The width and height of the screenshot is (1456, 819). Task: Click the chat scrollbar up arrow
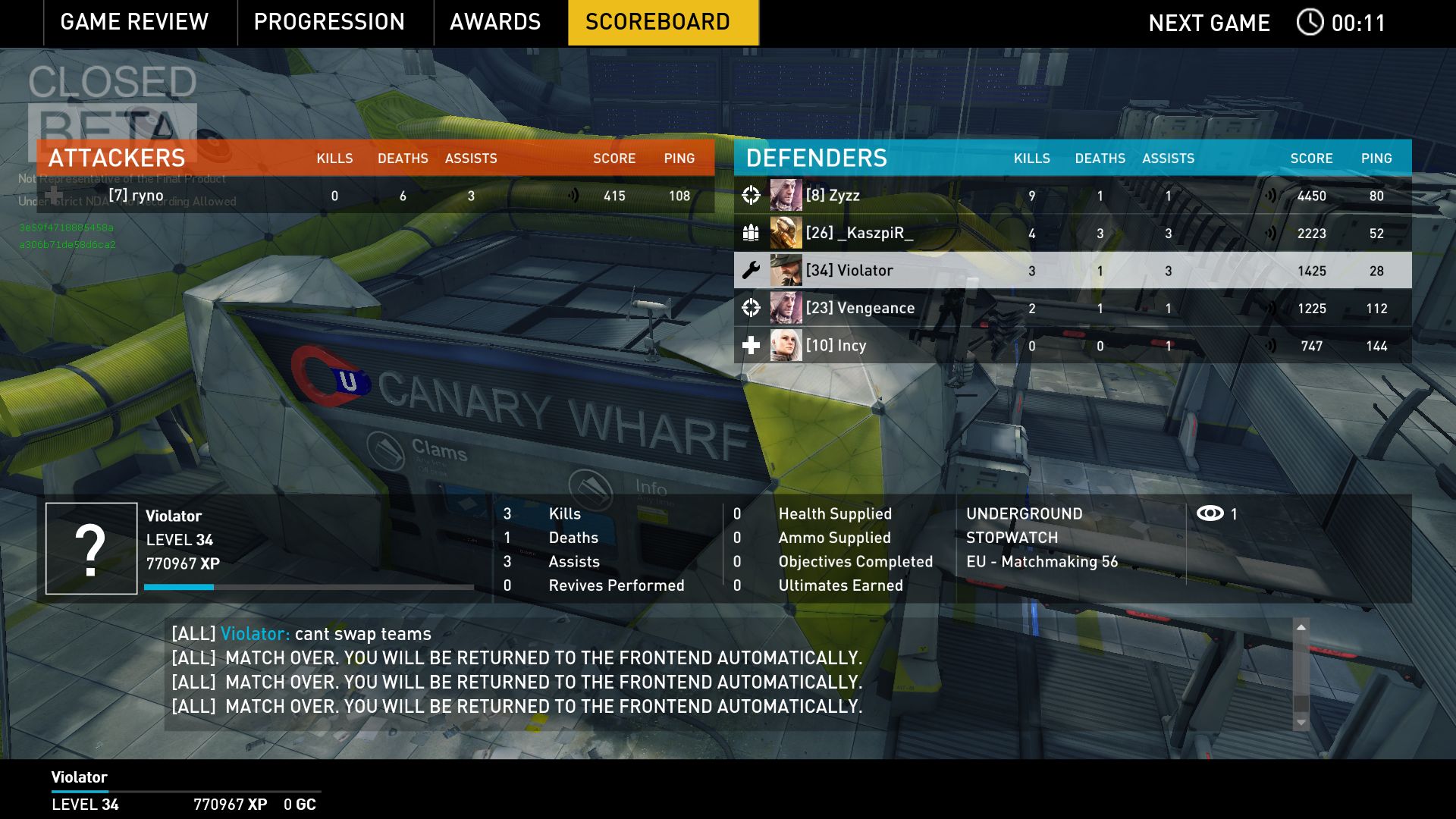click(1301, 628)
